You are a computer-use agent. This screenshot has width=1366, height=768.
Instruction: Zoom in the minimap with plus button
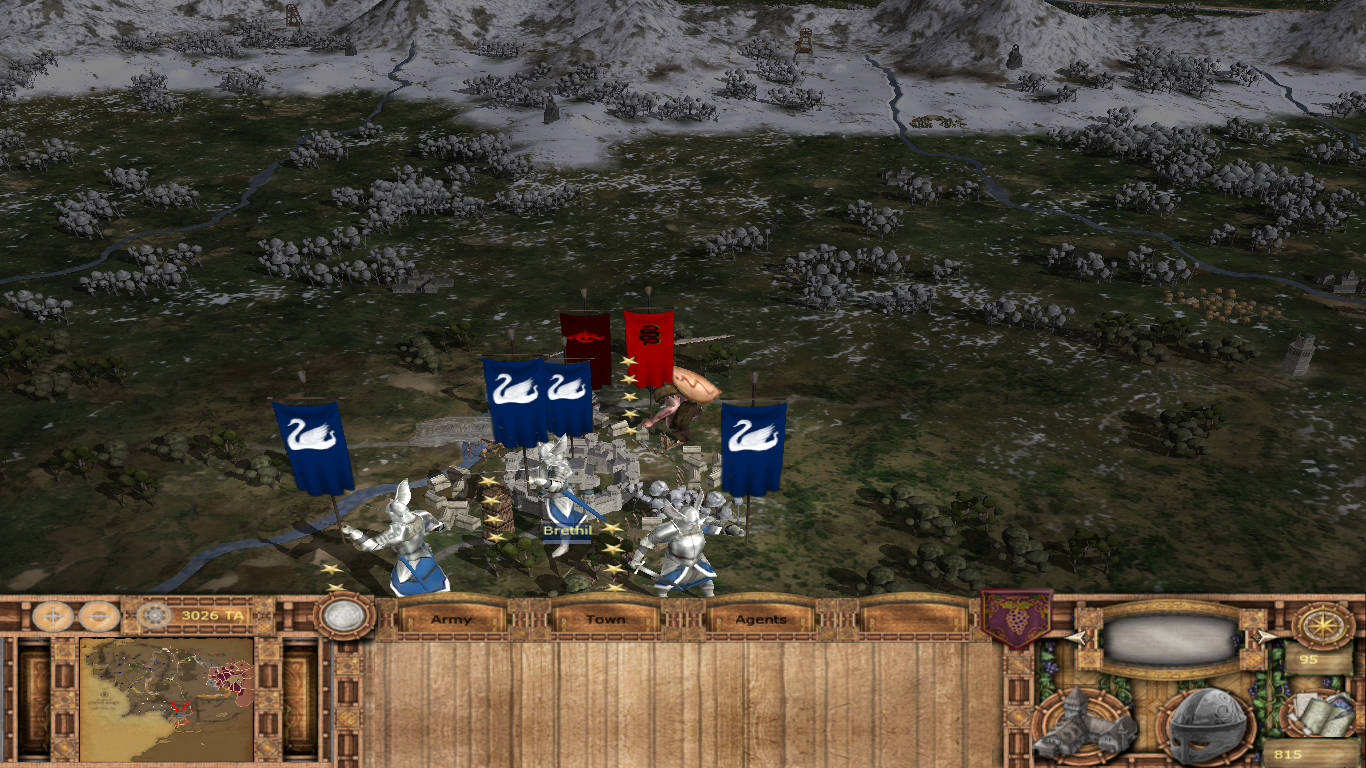coord(53,616)
